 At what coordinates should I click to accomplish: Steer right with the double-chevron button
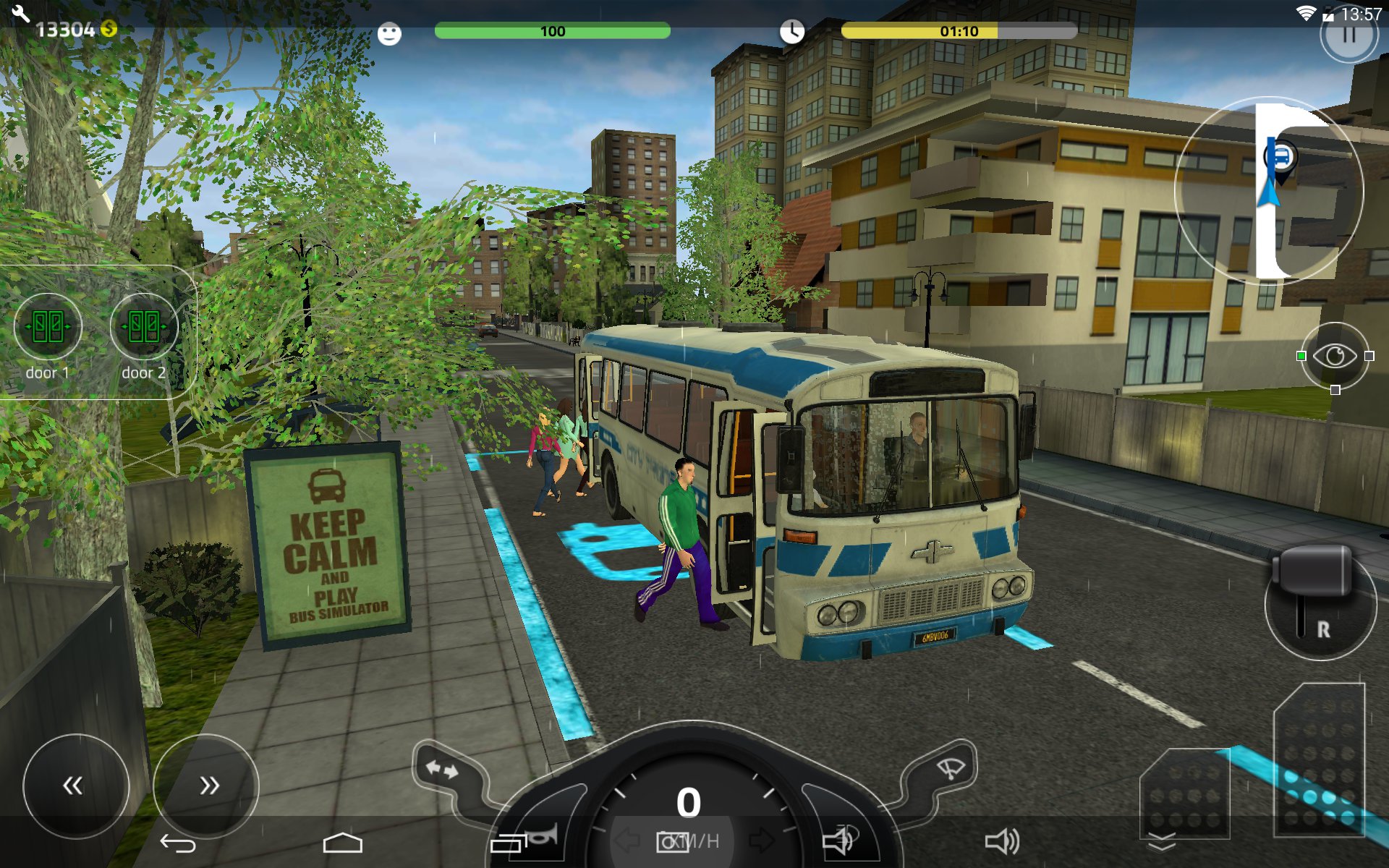(207, 786)
